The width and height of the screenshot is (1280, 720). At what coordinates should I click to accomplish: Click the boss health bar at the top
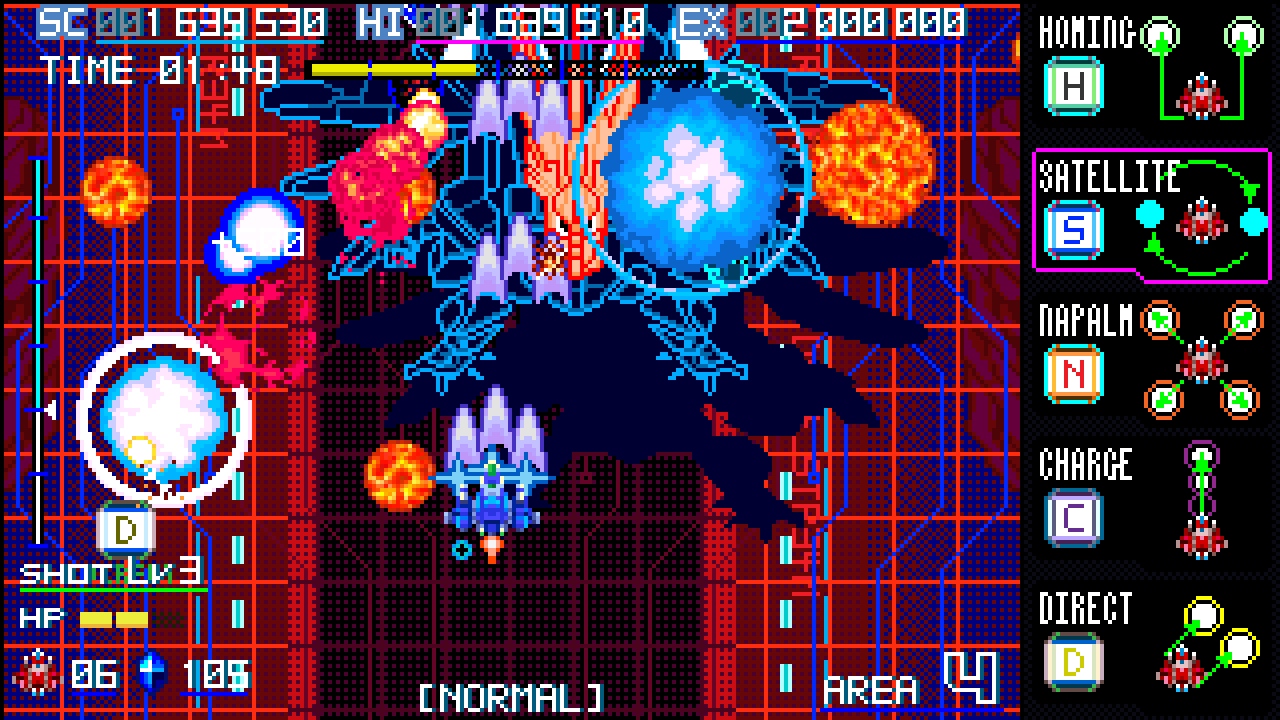450,67
